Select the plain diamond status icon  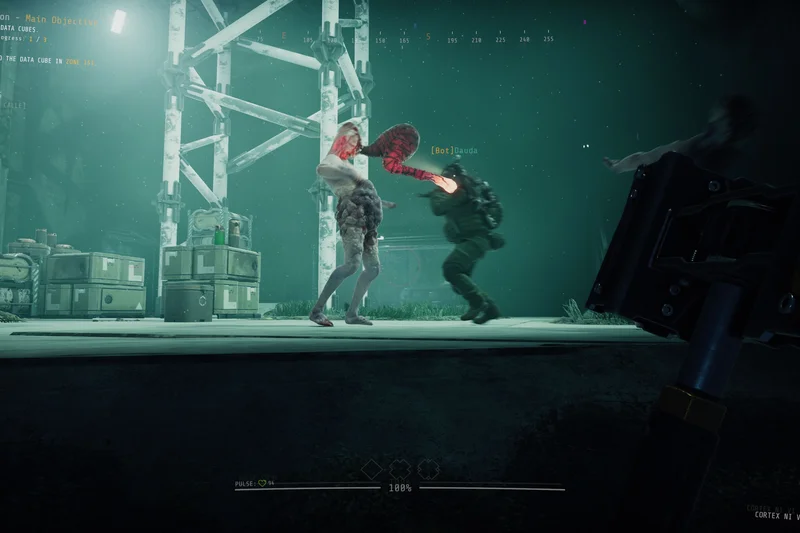point(372,469)
